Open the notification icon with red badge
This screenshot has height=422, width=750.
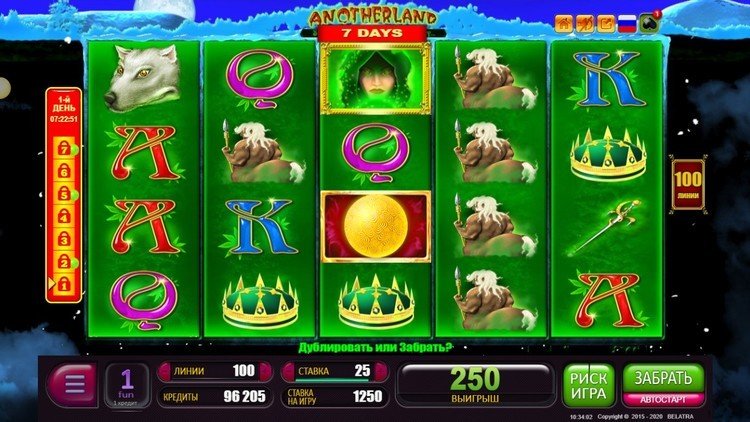tap(650, 23)
